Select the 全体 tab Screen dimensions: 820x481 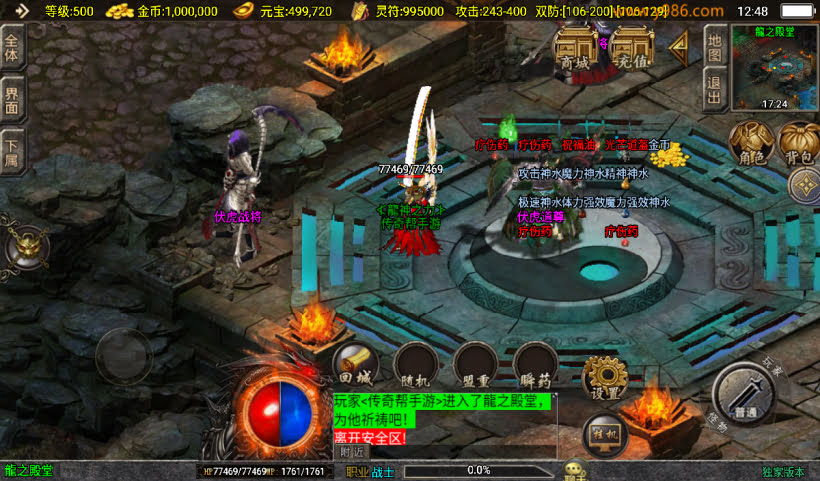click(12, 48)
